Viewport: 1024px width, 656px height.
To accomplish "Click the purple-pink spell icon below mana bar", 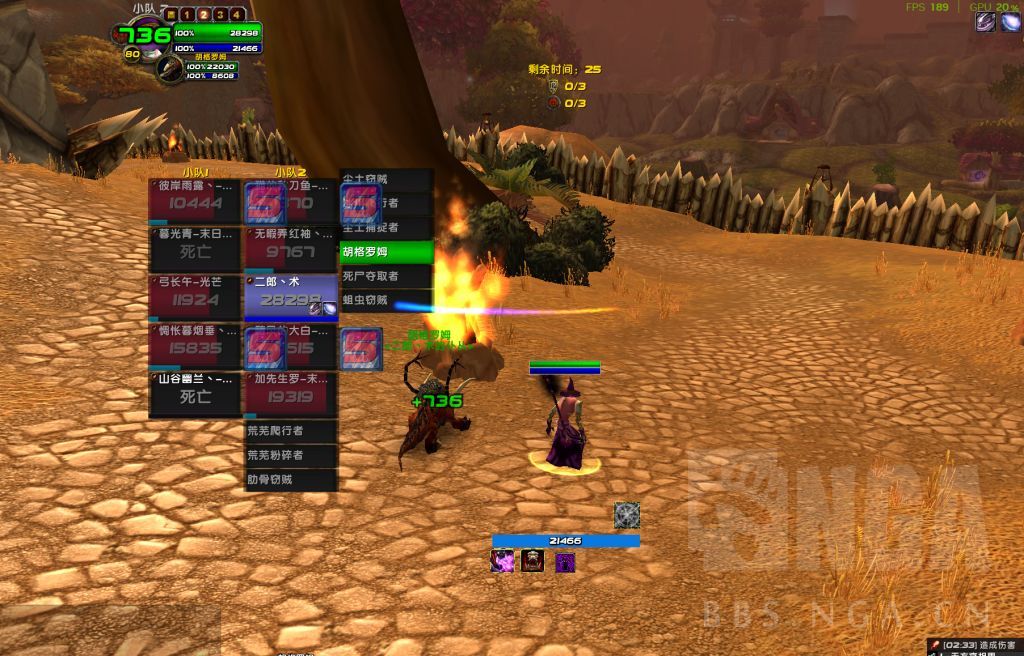I will 502,562.
